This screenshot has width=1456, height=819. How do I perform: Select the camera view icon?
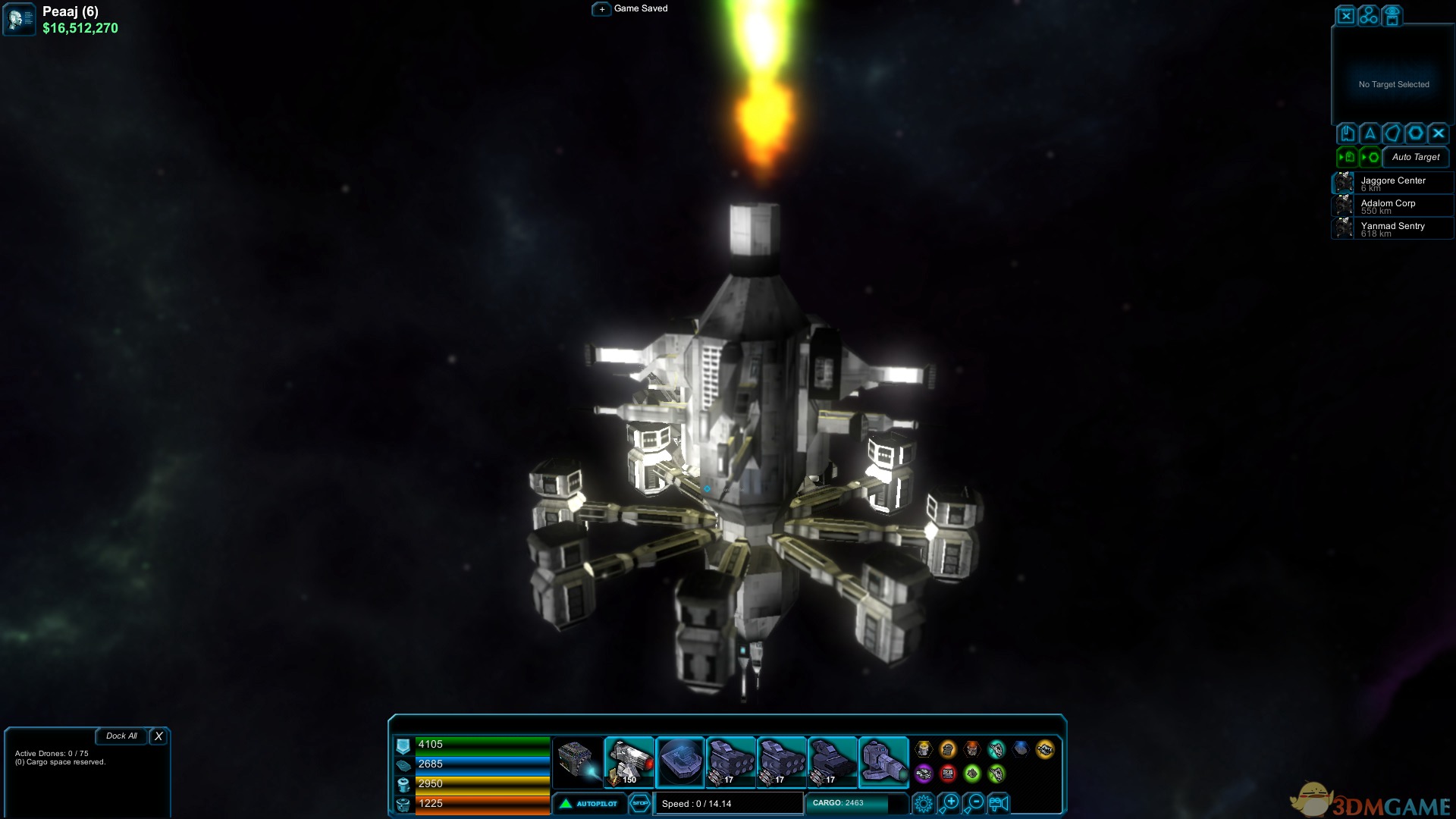(x=998, y=802)
